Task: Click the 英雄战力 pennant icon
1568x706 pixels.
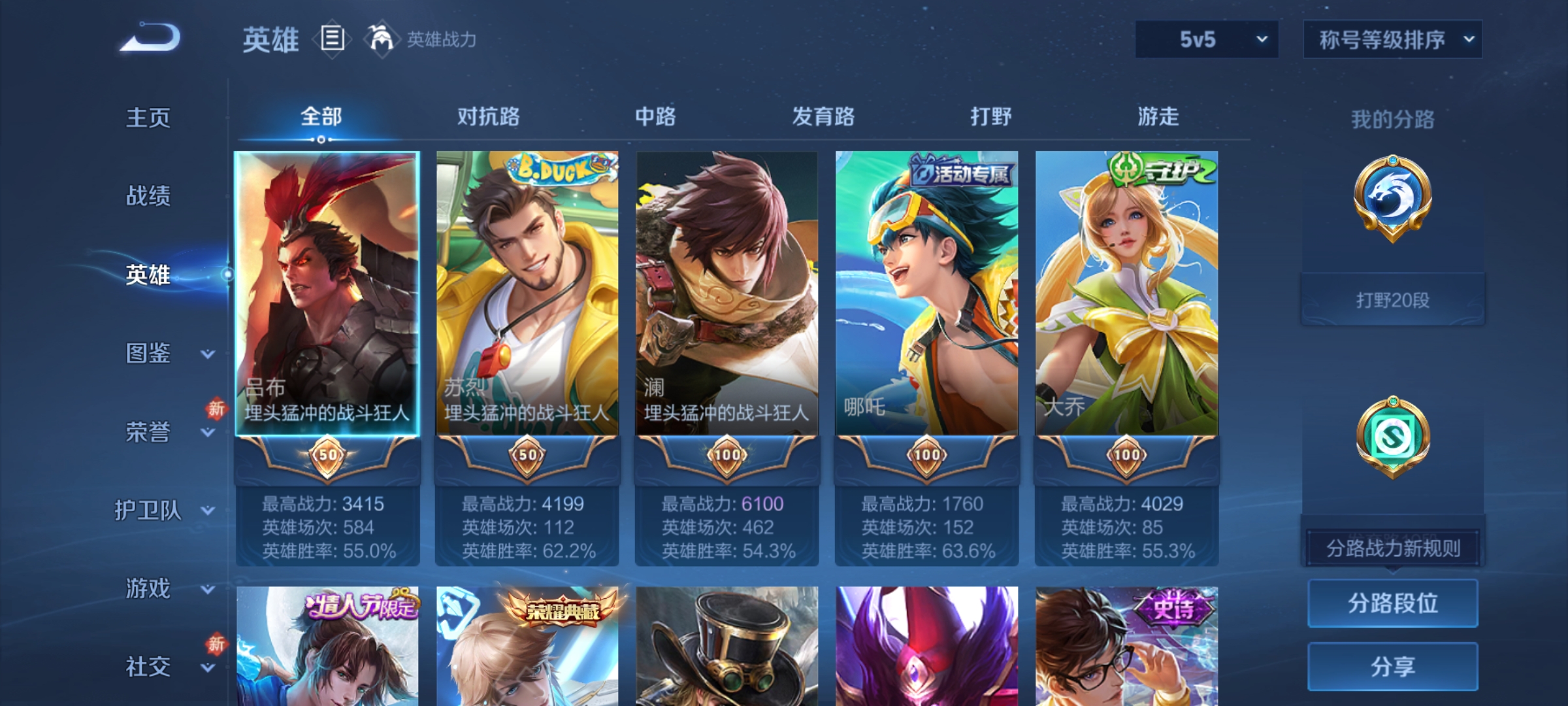Action: coord(374,41)
